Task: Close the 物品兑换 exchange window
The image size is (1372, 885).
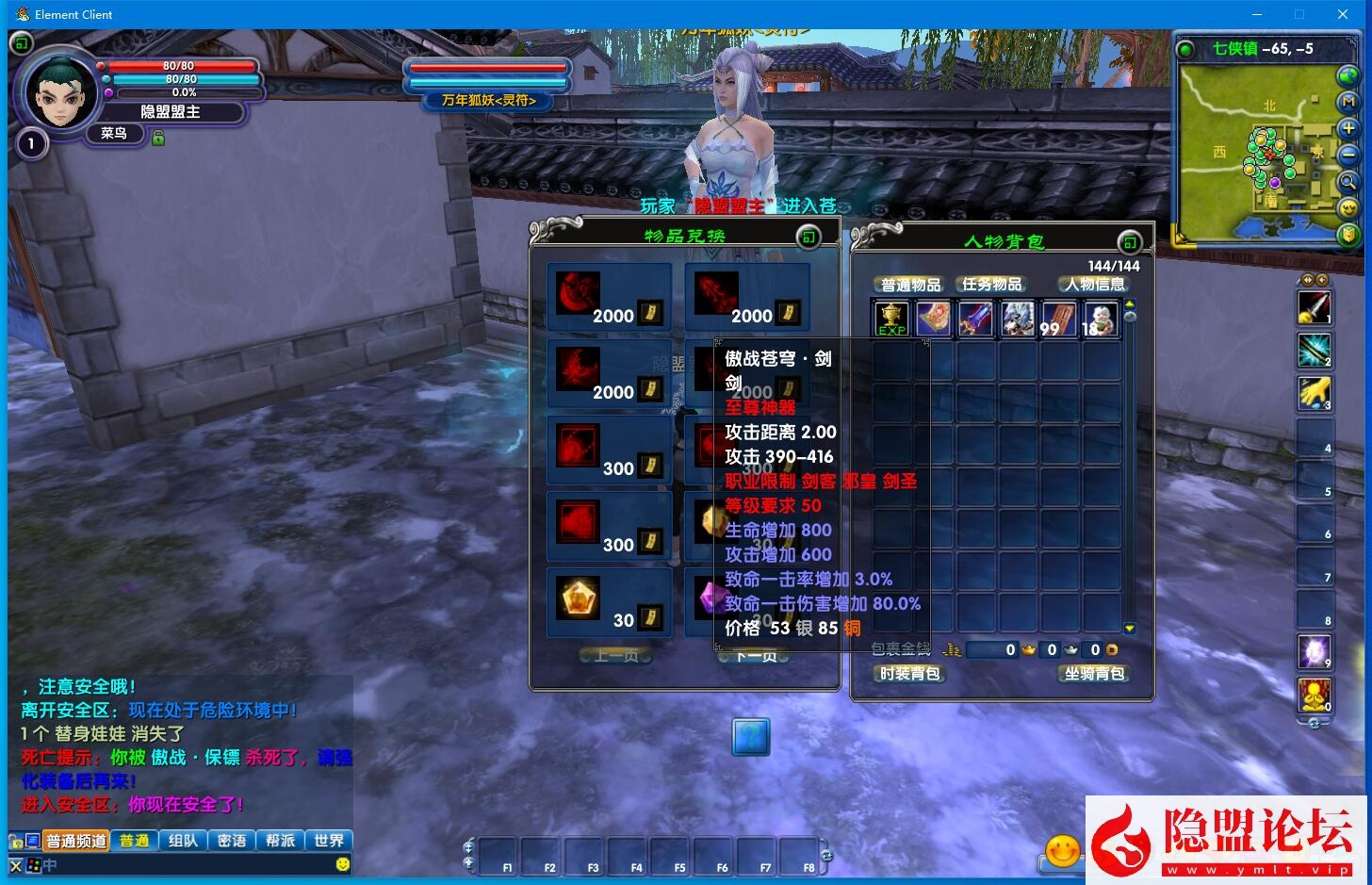Action: [808, 237]
